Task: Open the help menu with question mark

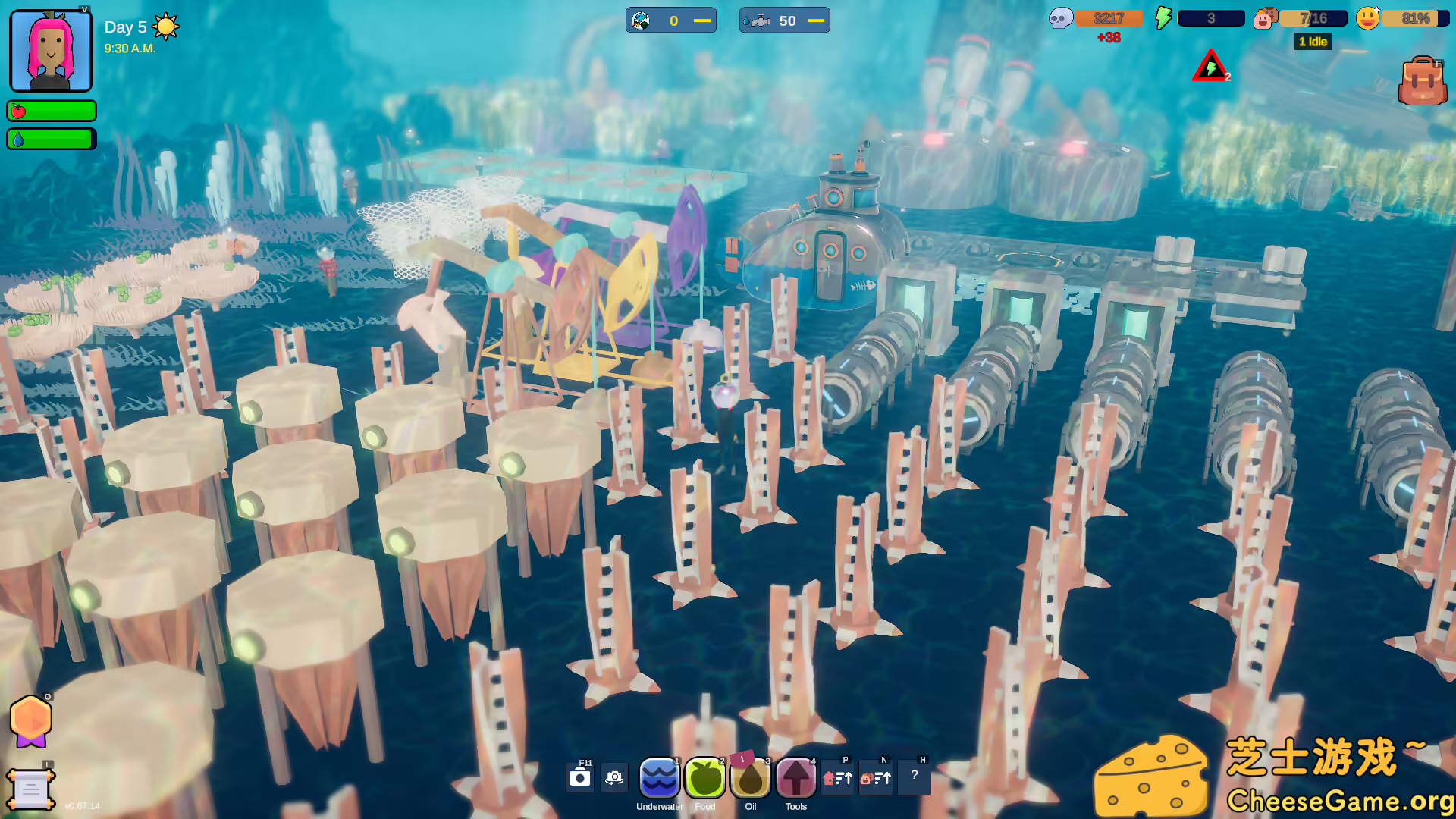Action: tap(915, 776)
